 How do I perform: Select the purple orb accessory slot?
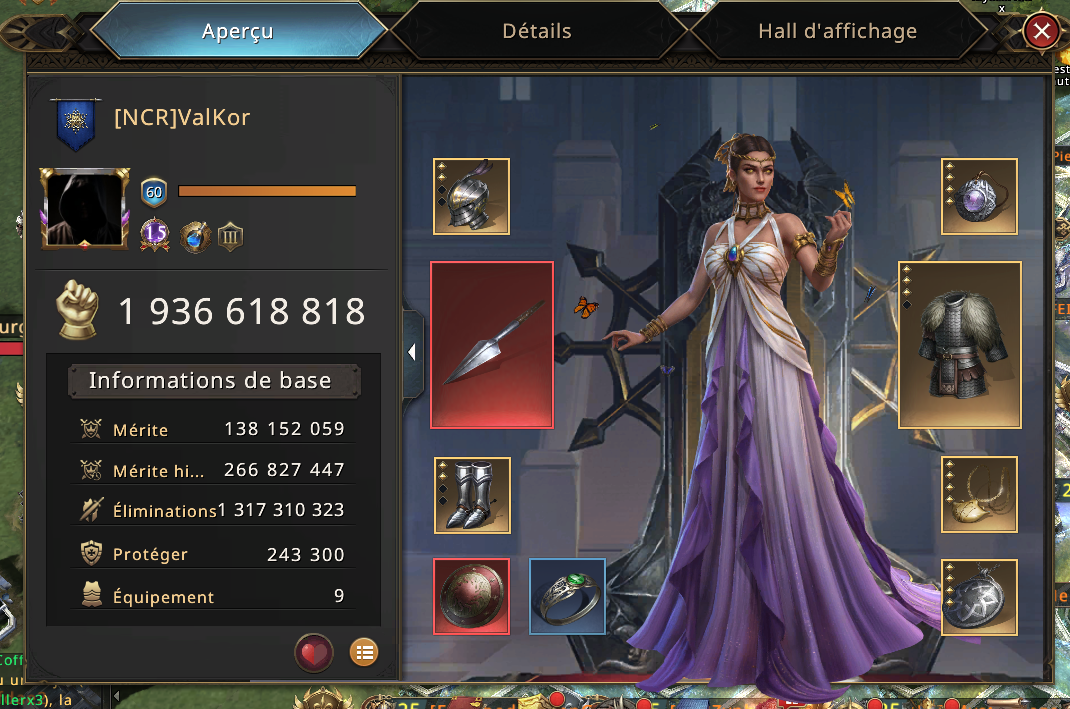[x=979, y=196]
